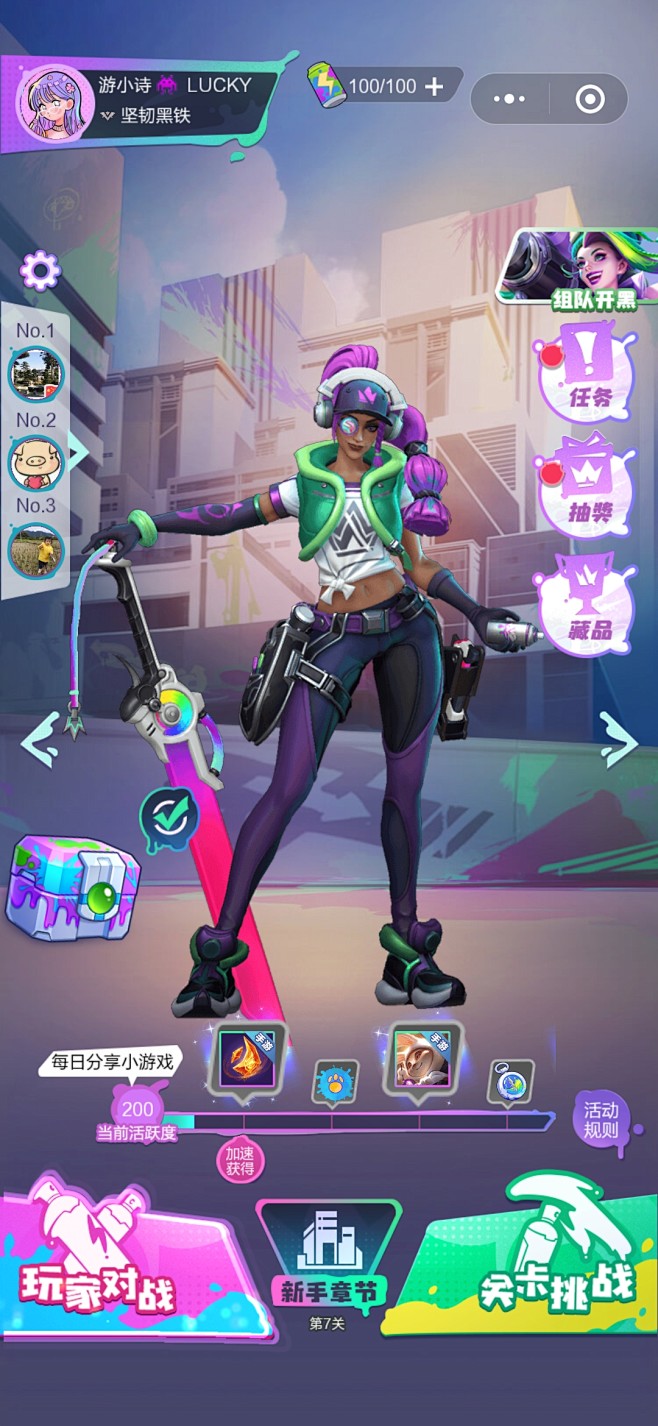Open the 抽奖 lottery menu
This screenshot has width=658, height=1426.
point(589,486)
